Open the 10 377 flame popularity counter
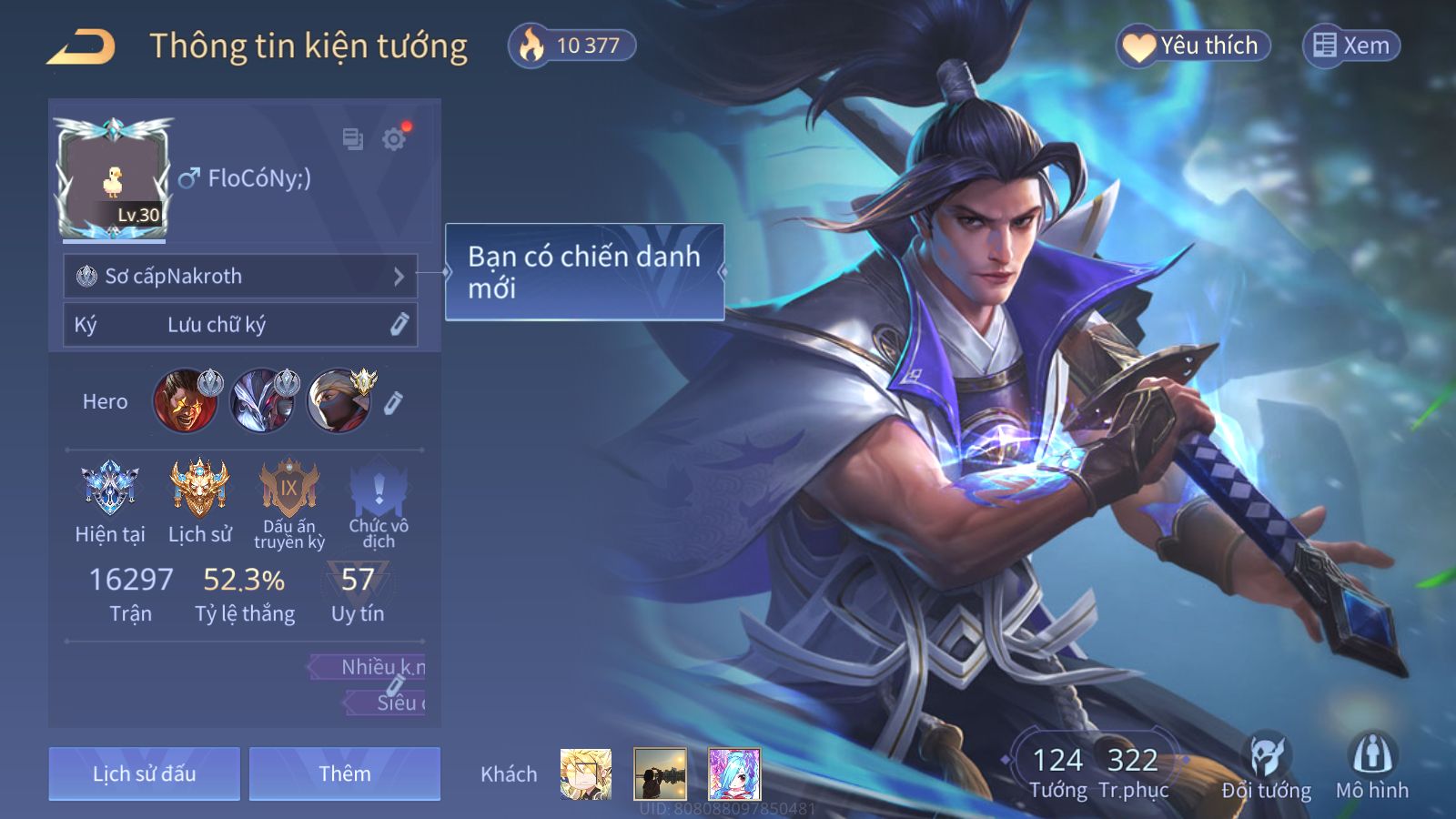This screenshot has height=819, width=1456. (x=571, y=45)
